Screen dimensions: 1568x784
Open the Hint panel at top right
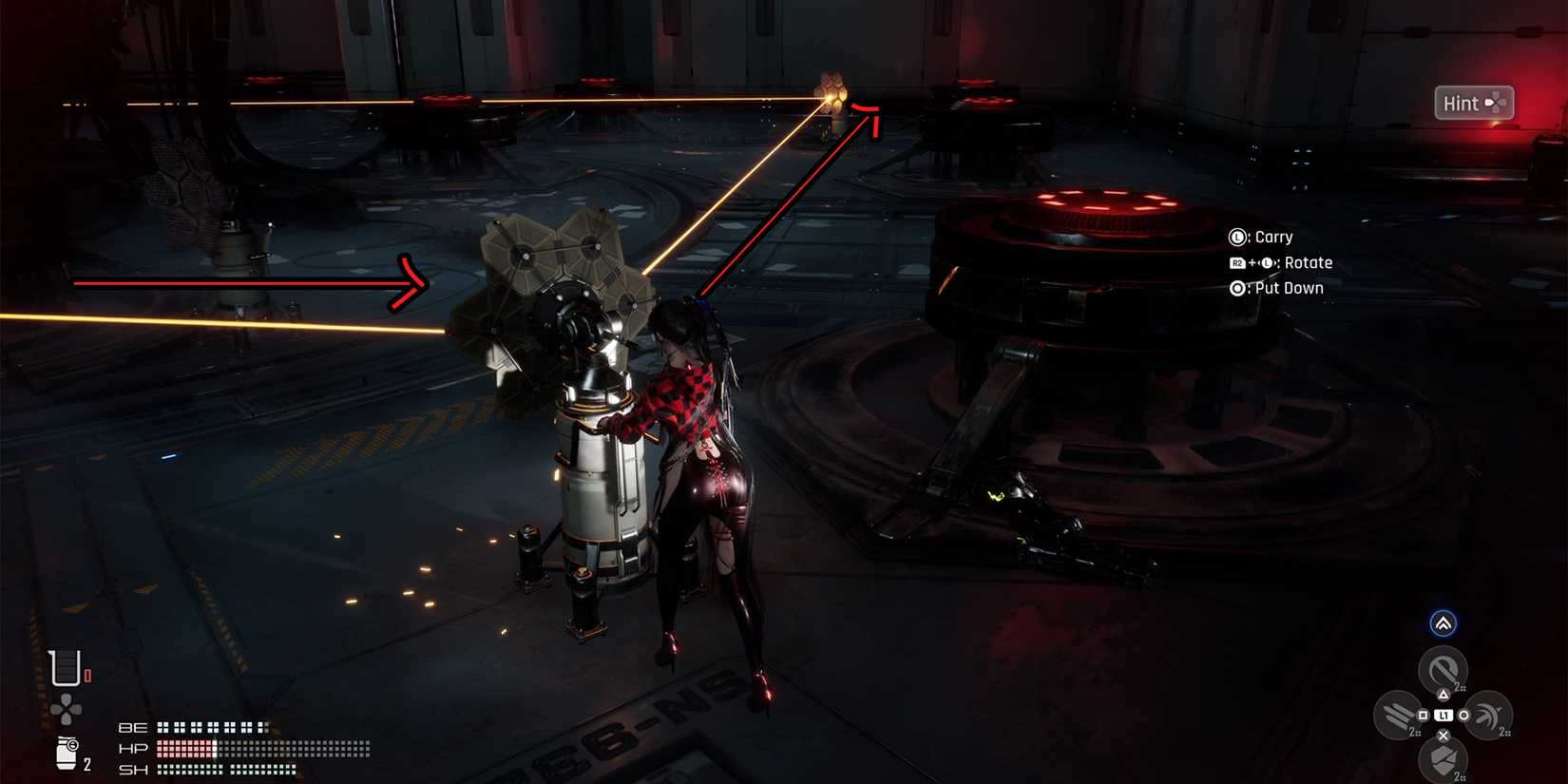coord(1474,103)
